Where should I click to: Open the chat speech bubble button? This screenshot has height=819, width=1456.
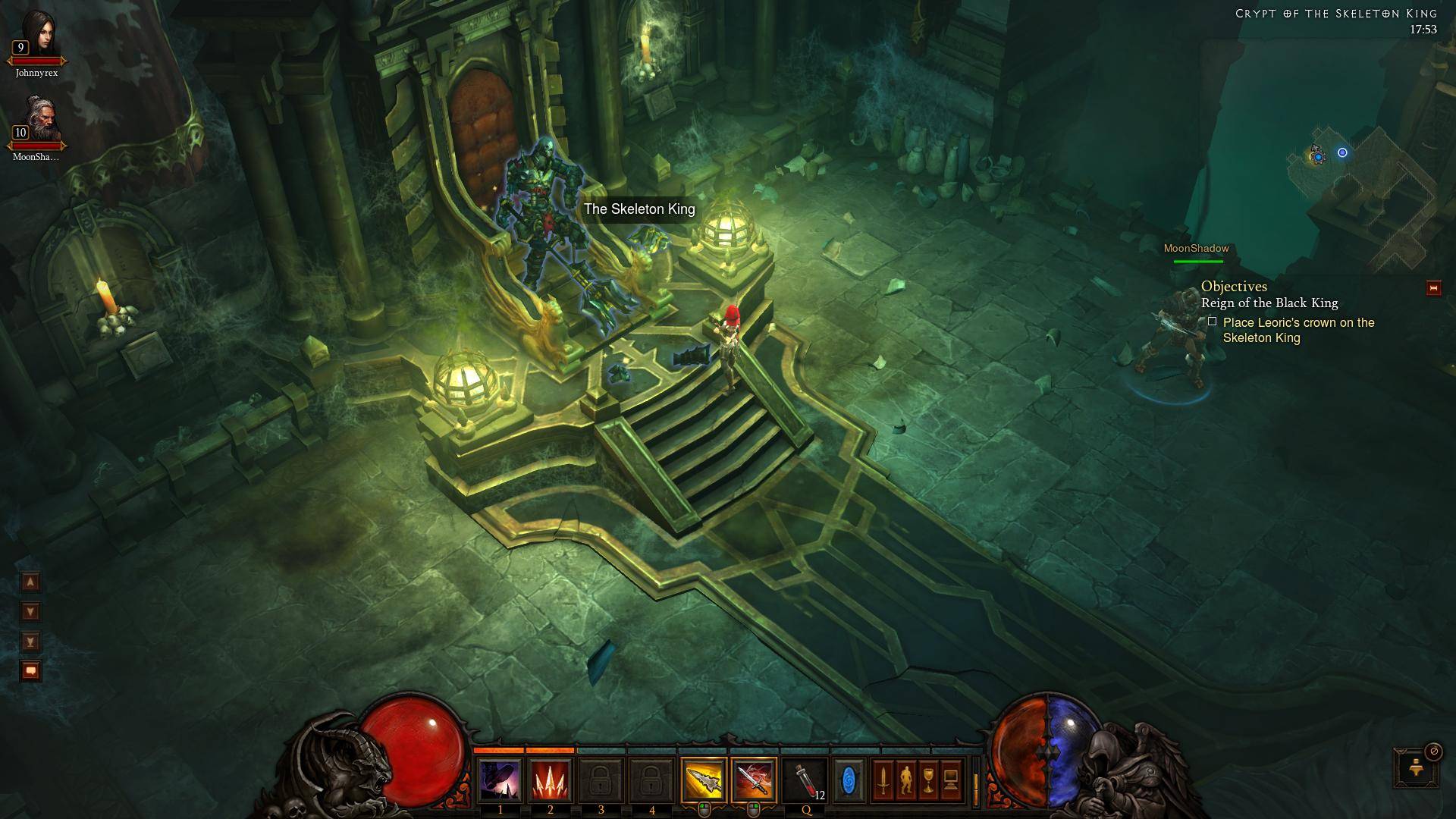(30, 671)
